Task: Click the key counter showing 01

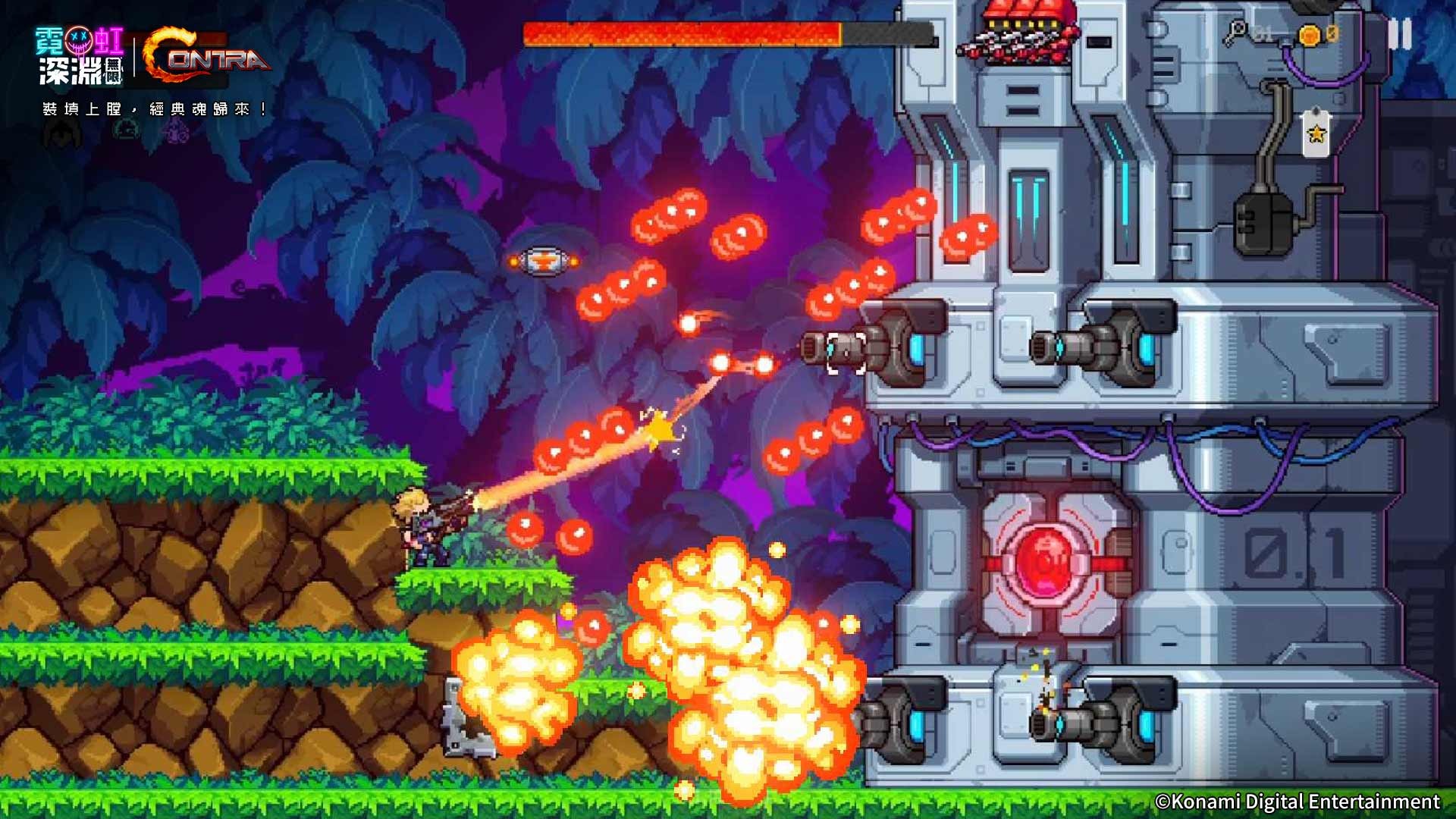Action: click(1263, 34)
